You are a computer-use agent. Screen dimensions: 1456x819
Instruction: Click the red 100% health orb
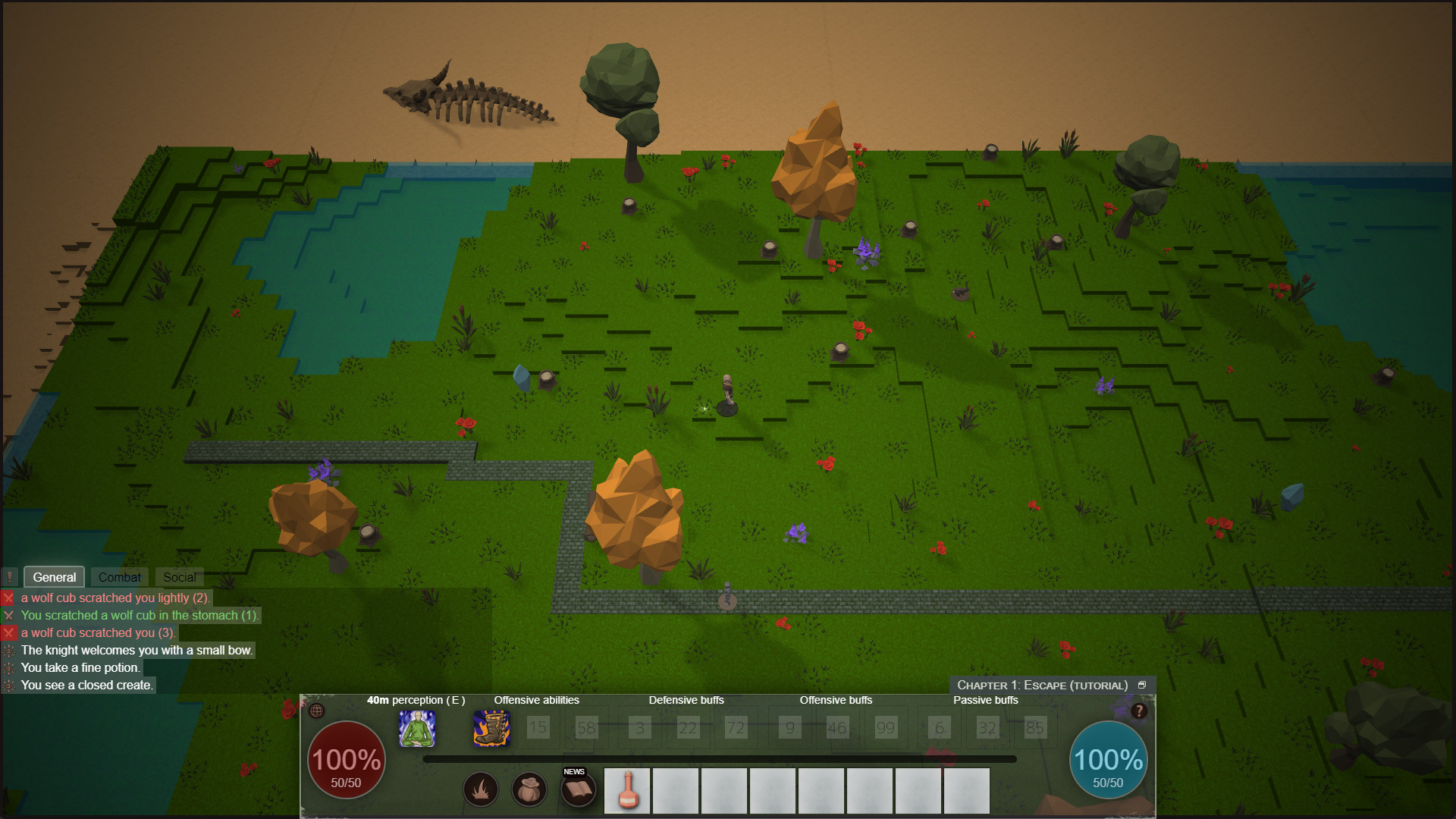[346, 761]
